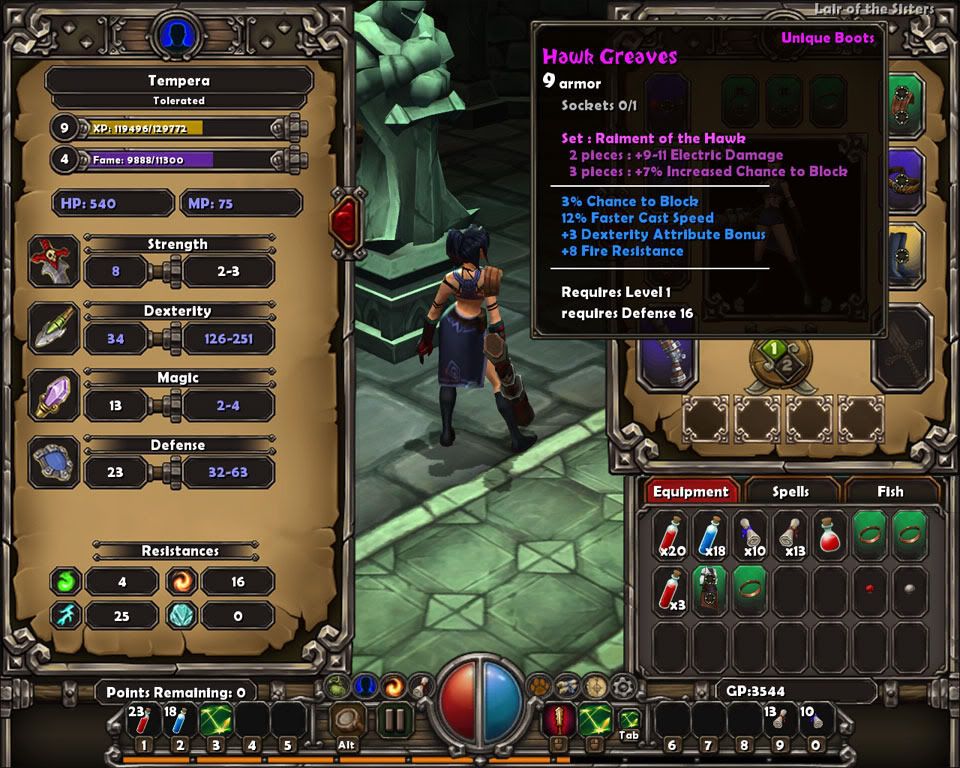The height and width of the screenshot is (768, 960).
Task: Click the pause button on the bottom bar
Action: point(394,720)
